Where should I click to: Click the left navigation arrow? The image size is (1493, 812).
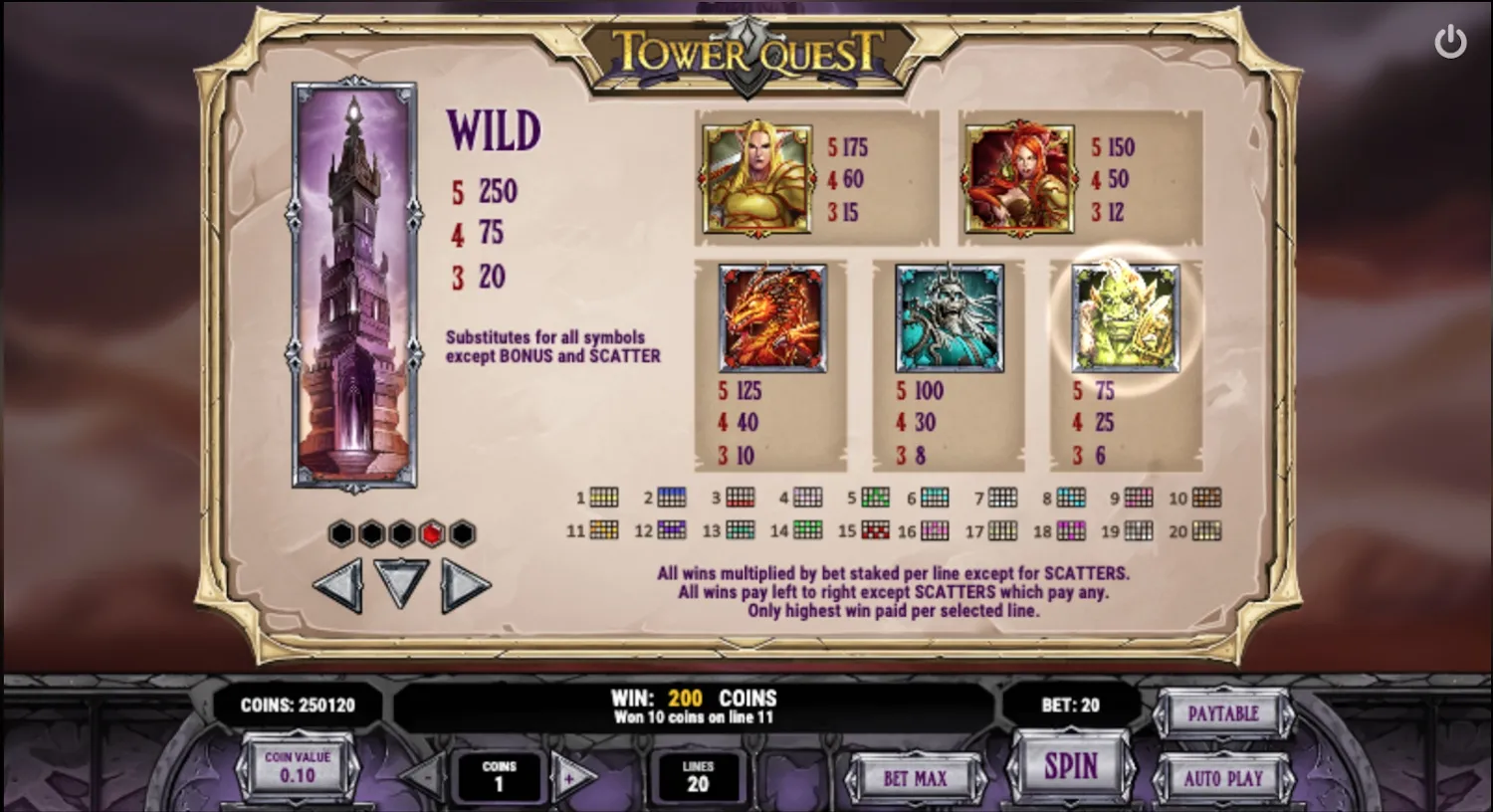(336, 584)
